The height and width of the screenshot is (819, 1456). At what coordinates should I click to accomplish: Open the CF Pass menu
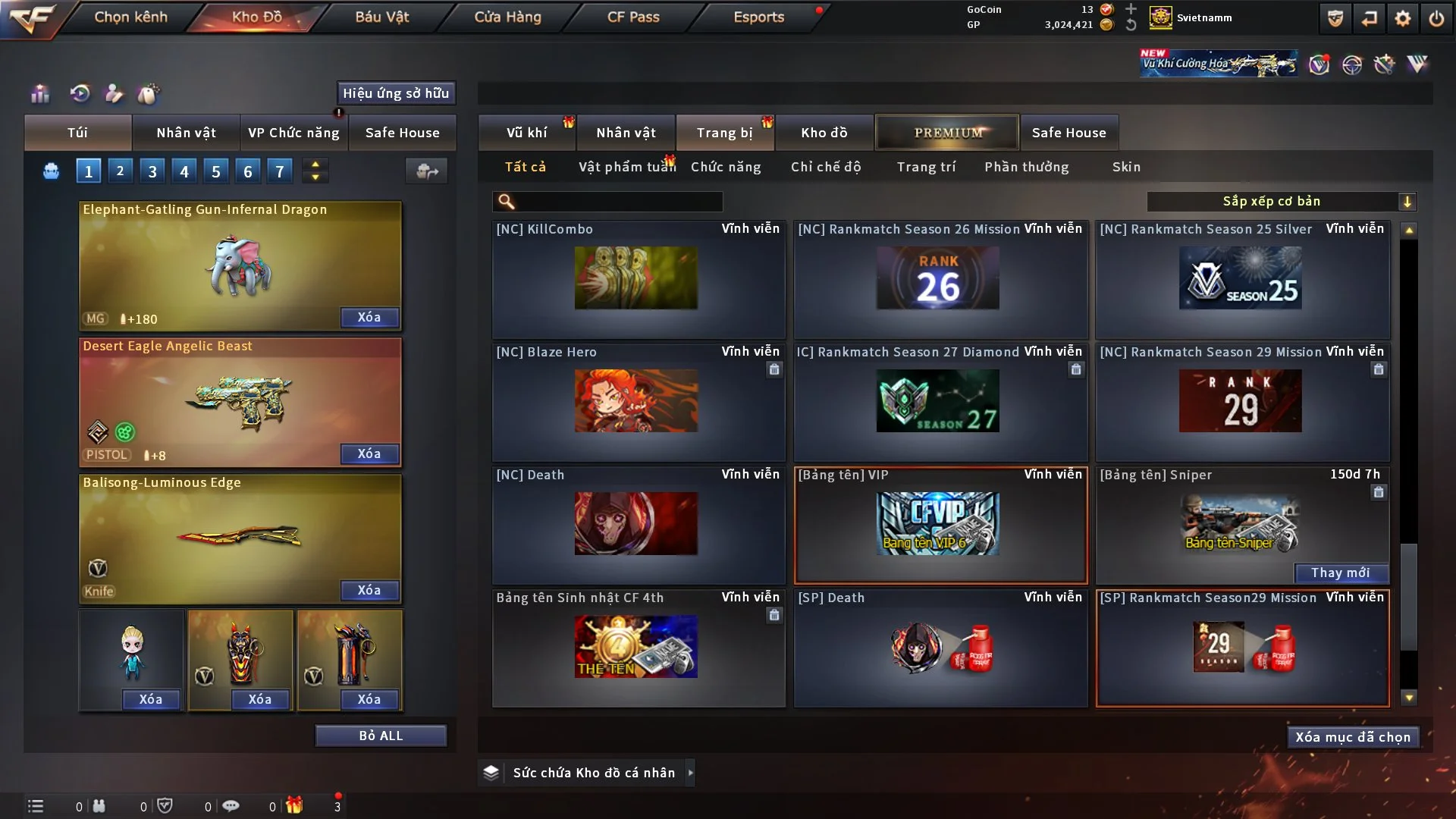coord(633,17)
